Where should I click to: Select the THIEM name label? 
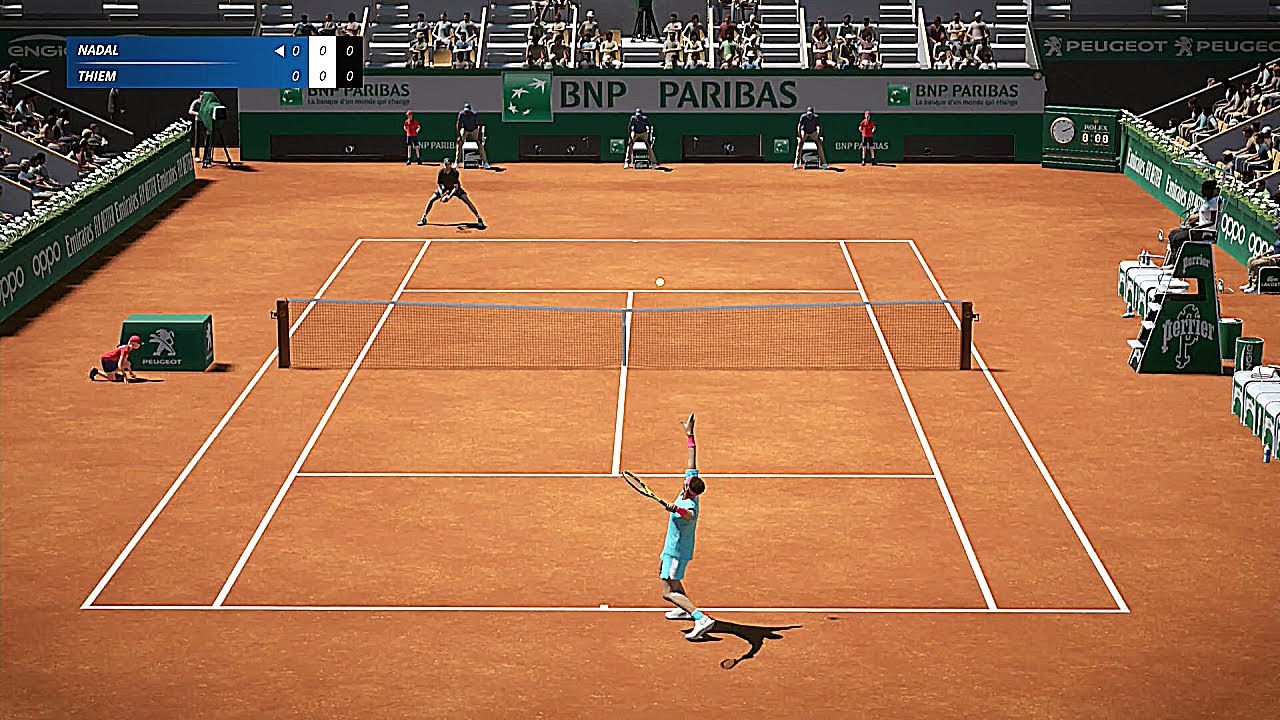98,74
